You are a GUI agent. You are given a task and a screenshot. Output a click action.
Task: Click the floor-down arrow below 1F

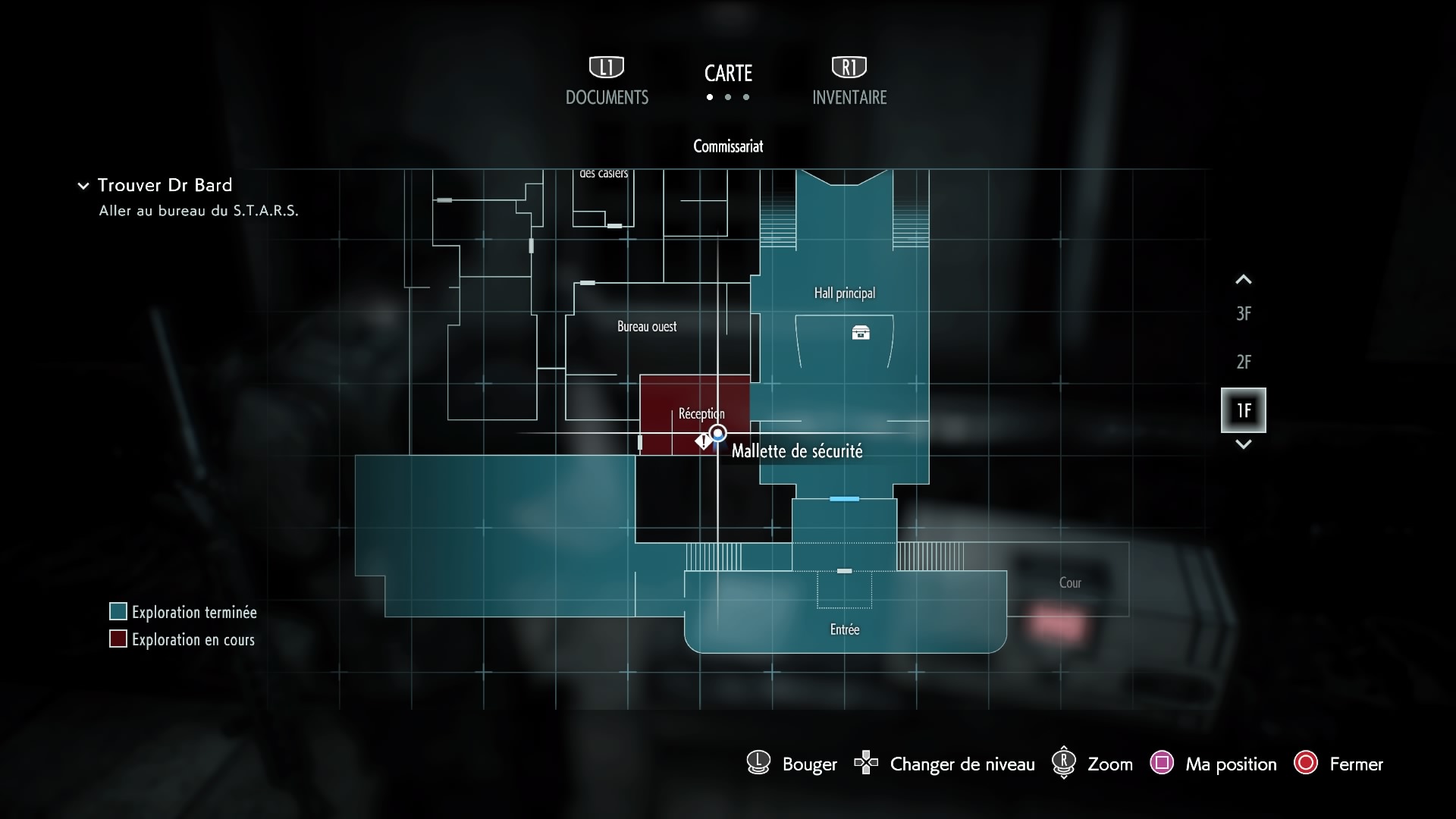coord(1243,444)
